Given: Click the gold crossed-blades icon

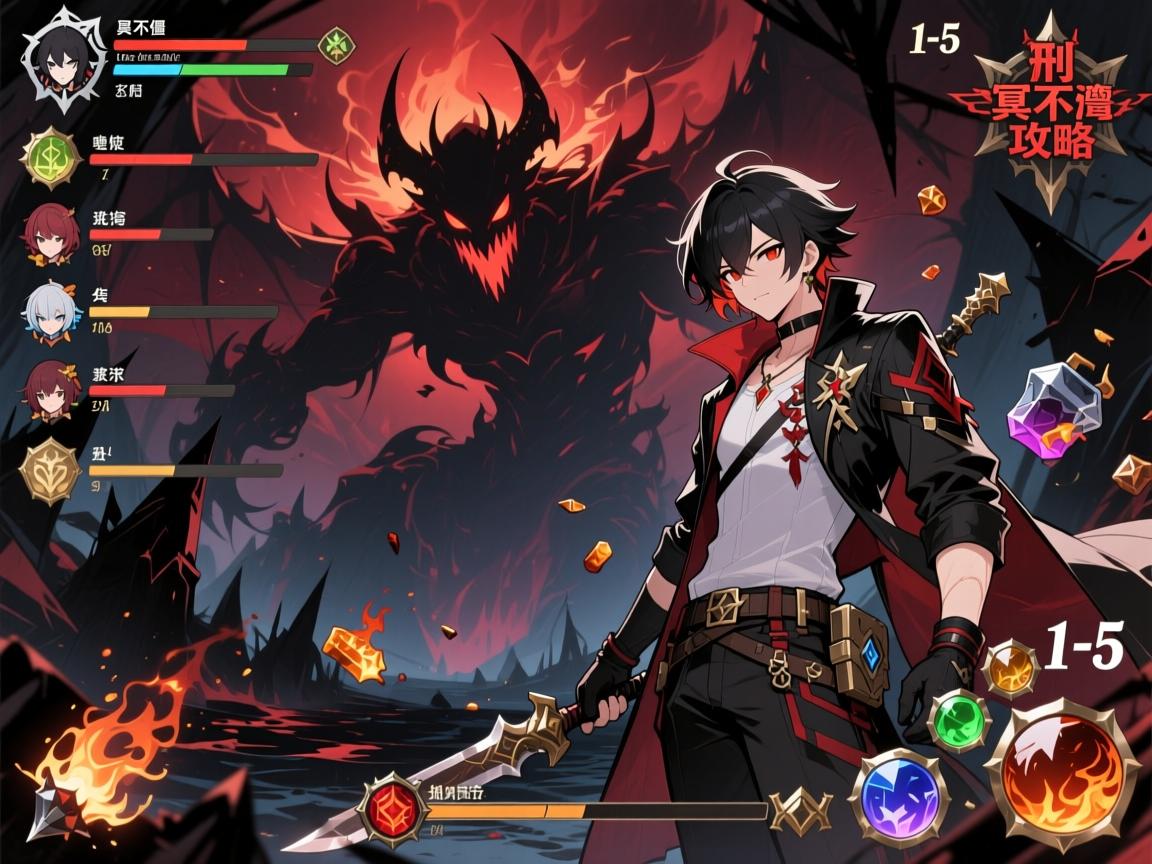Looking at the screenshot, I should pos(801,810).
